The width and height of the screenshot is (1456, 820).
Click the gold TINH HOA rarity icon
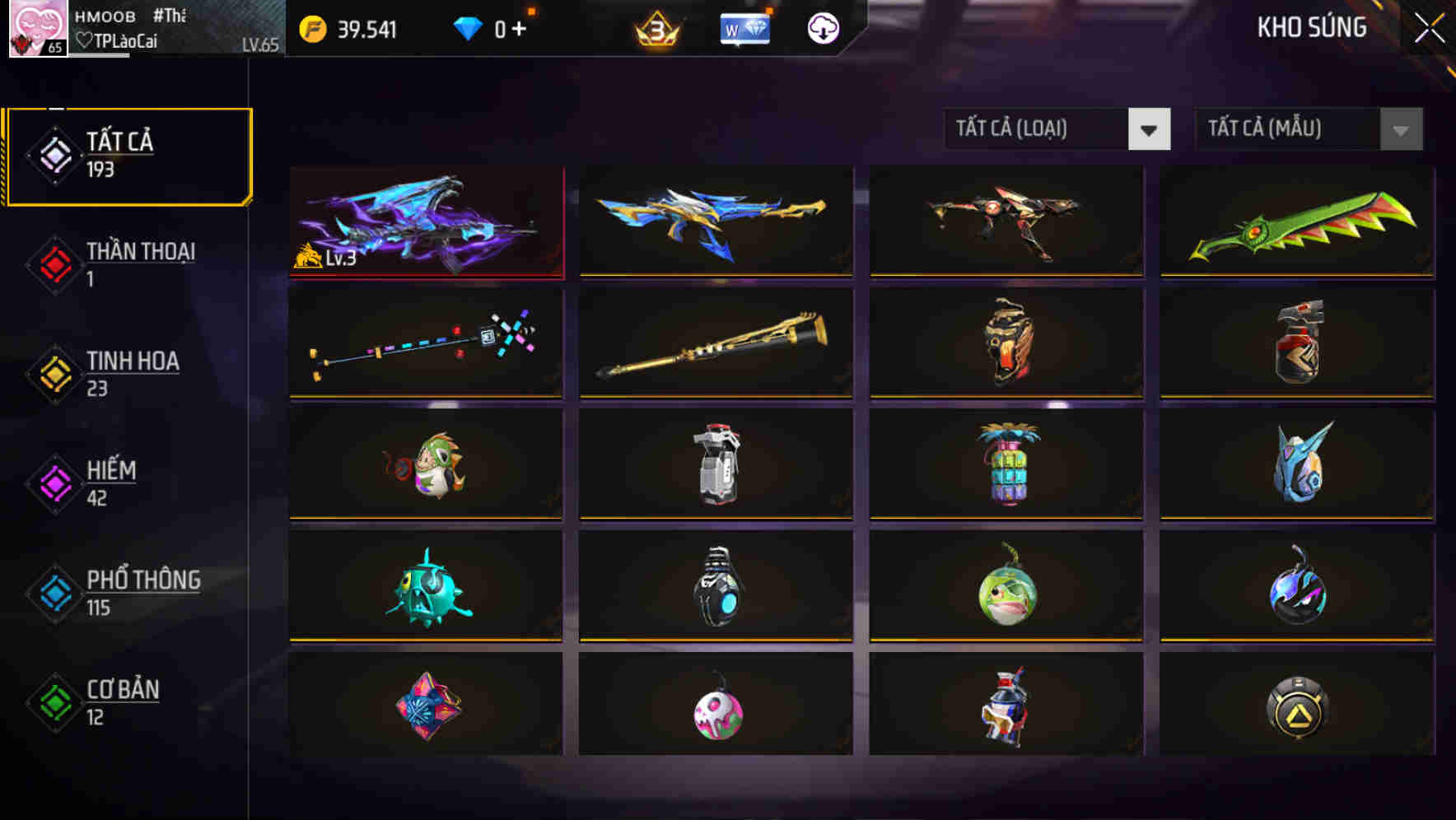point(54,373)
